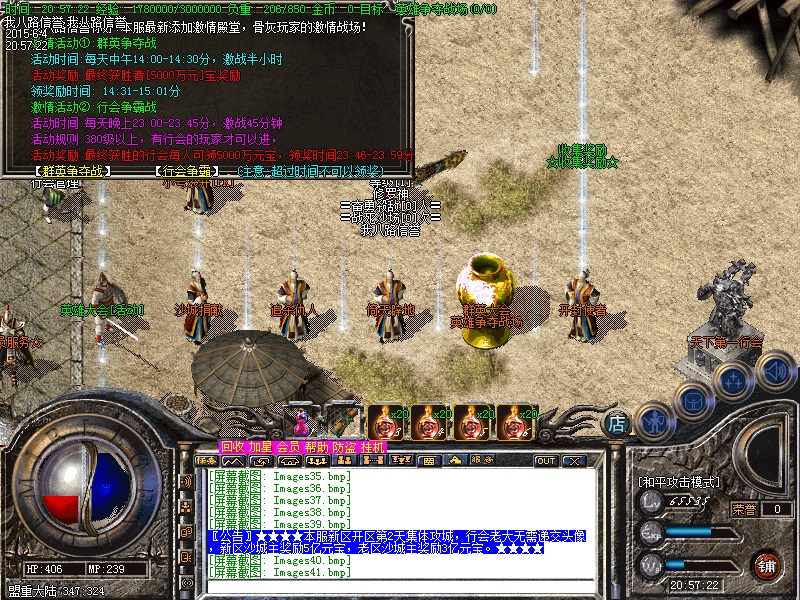This screenshot has height=600, width=800.
Task: Click the chat message log box
Action: 400,522
